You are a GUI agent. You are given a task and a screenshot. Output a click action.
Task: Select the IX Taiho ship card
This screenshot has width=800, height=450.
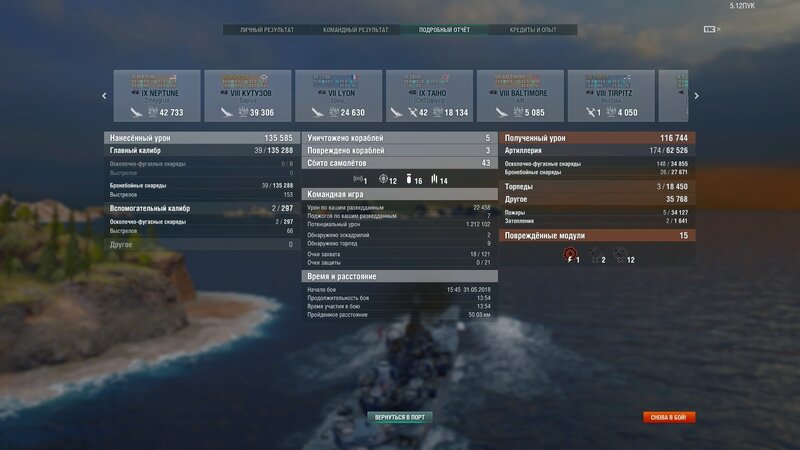(x=430, y=96)
